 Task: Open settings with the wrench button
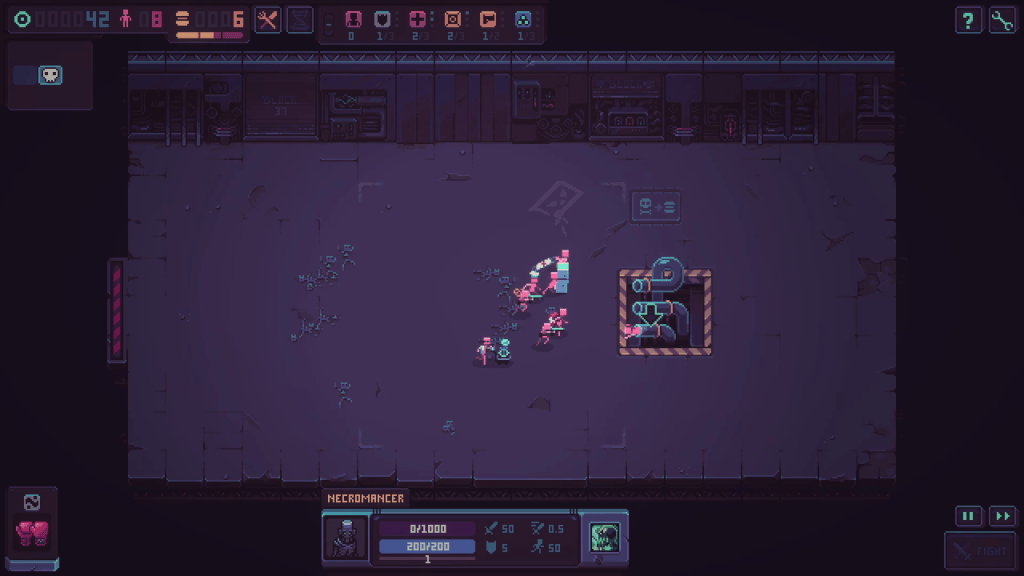click(x=1002, y=20)
